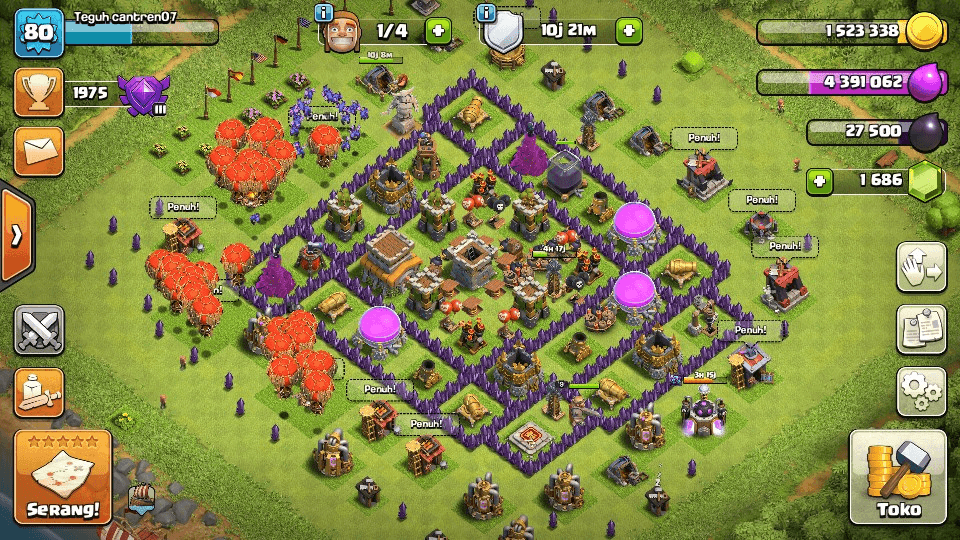The height and width of the screenshot is (540, 960).
Task: Open the trophy ranking menu
Action: (x=39, y=93)
